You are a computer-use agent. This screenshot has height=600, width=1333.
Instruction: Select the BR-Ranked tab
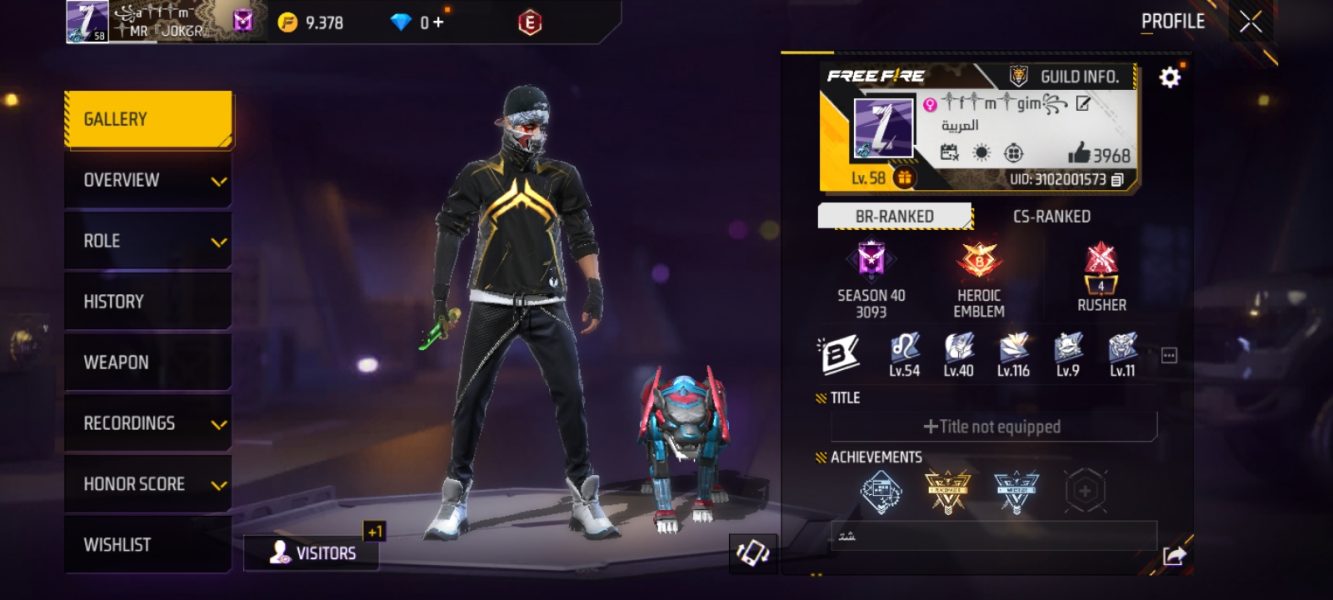tap(894, 216)
